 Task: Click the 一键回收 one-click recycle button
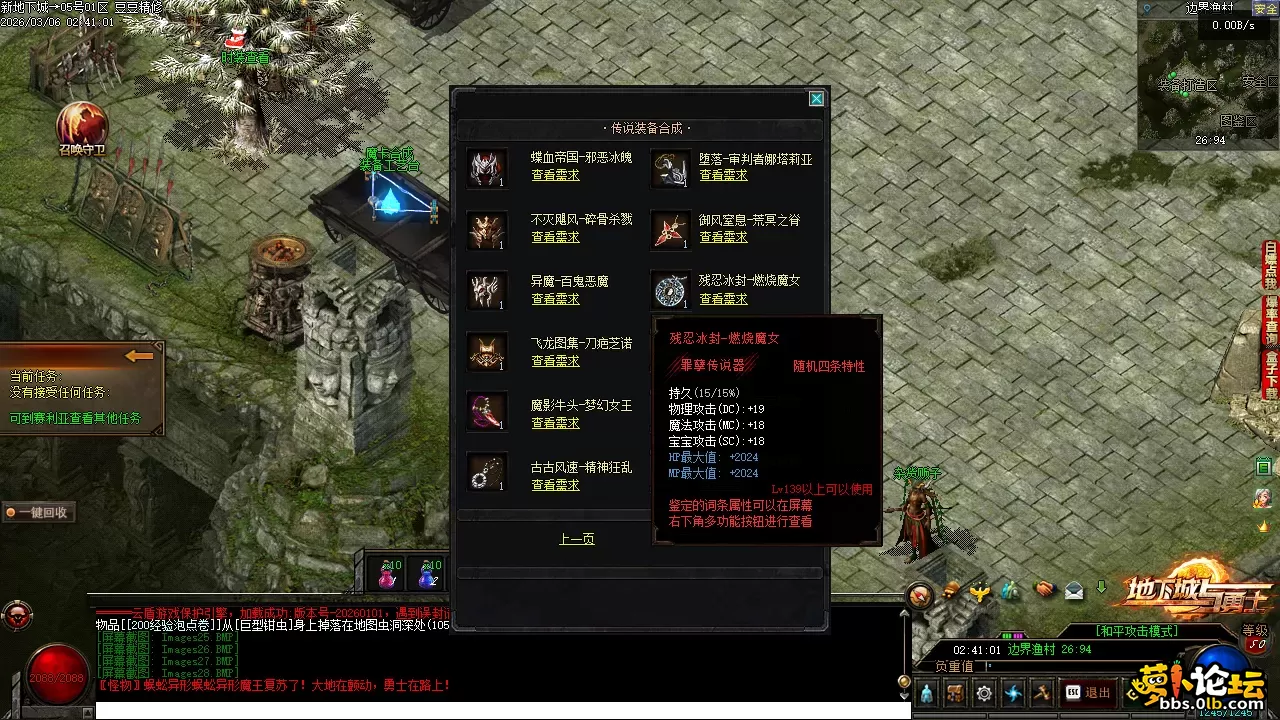click(38, 512)
